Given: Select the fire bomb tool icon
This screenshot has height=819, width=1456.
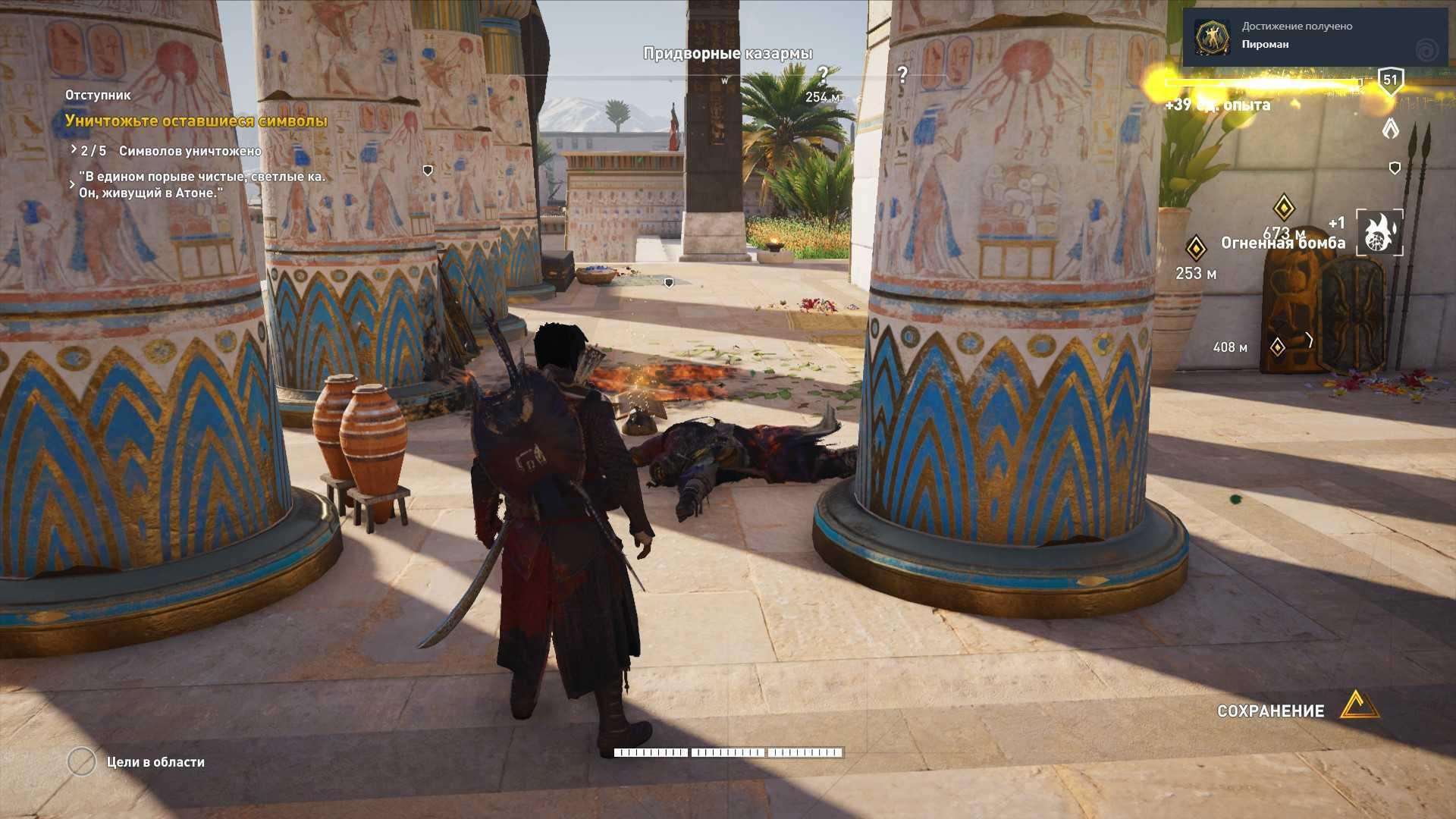Looking at the screenshot, I should point(1379,233).
